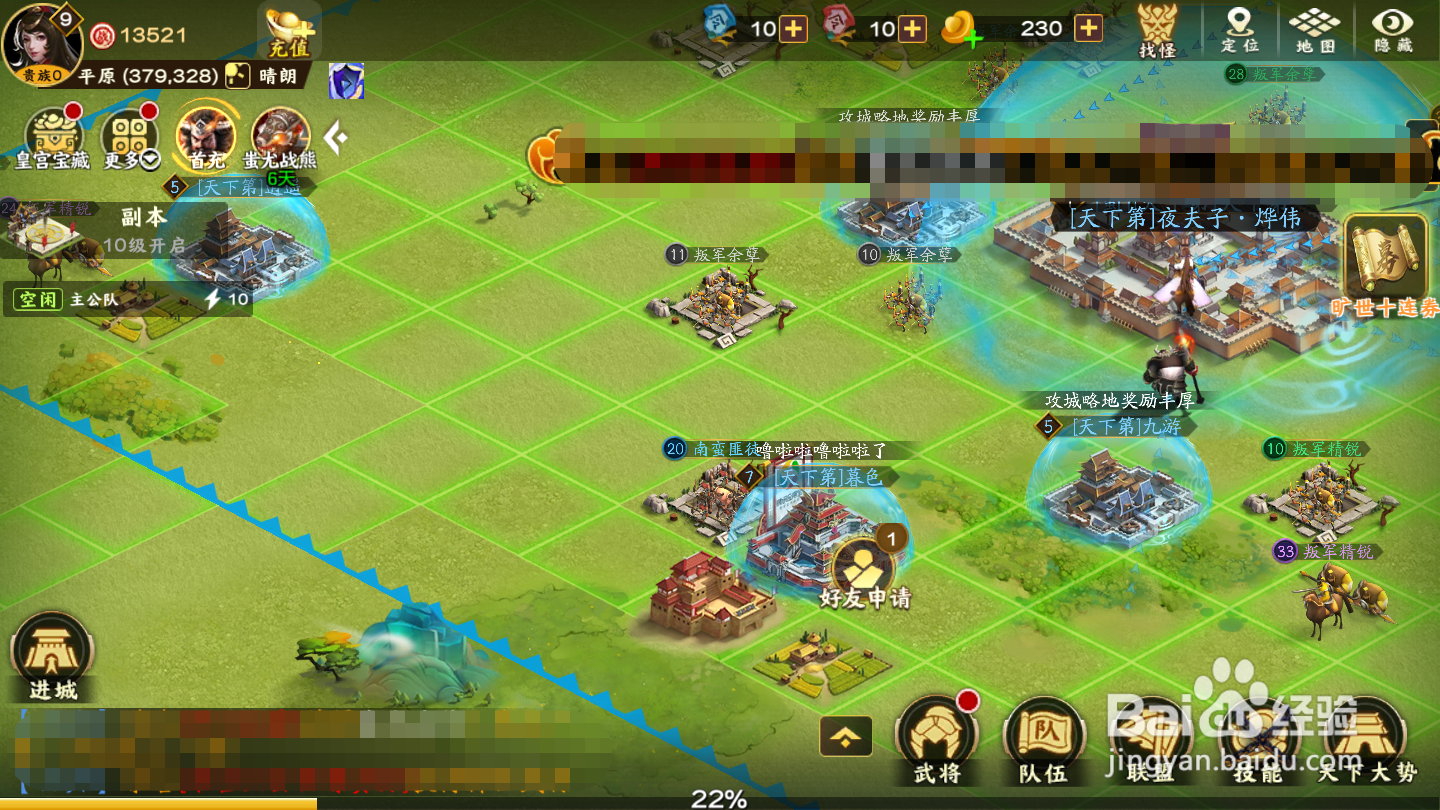Click the 22% loading progress bar

tap(720, 795)
